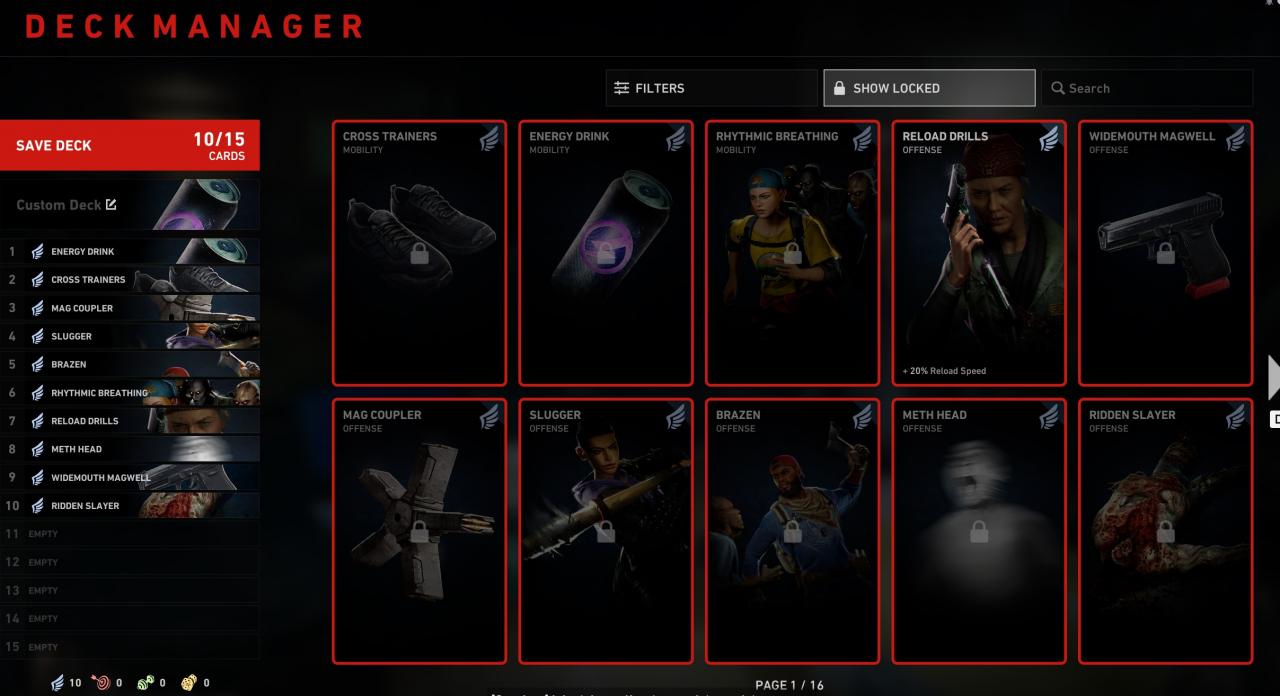Choose the Widemouth Magwell card
Screen dimensions: 1280x696
[x=1165, y=253]
